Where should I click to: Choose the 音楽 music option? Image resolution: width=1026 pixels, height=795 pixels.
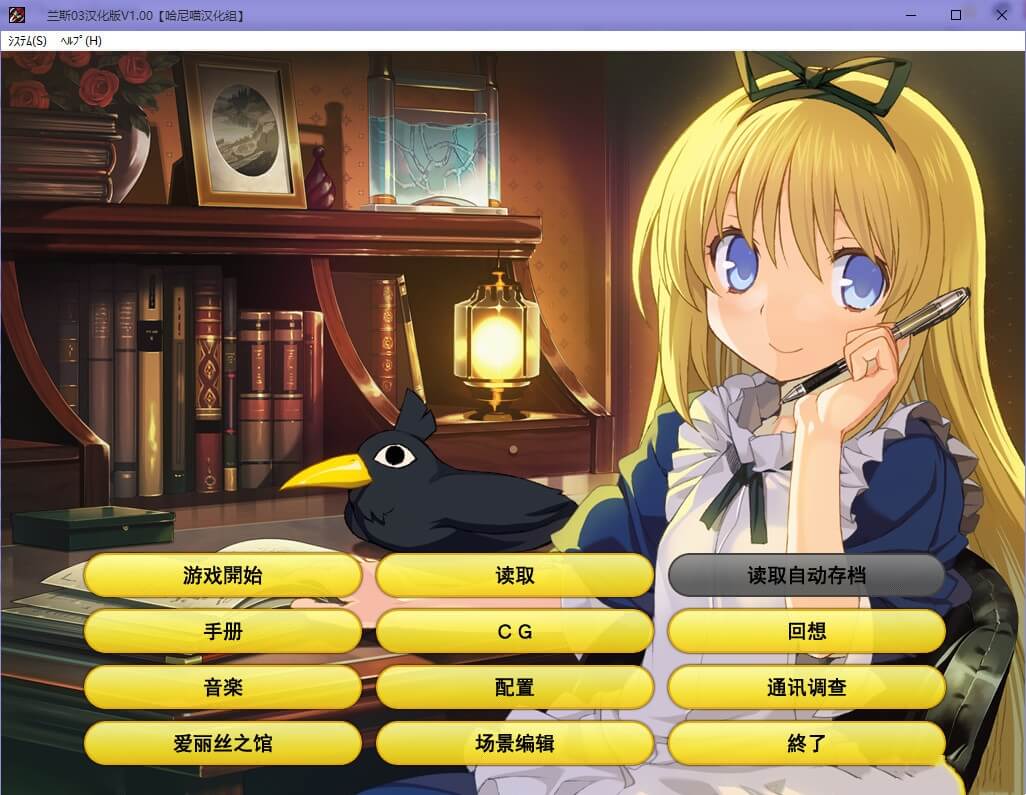(x=222, y=688)
